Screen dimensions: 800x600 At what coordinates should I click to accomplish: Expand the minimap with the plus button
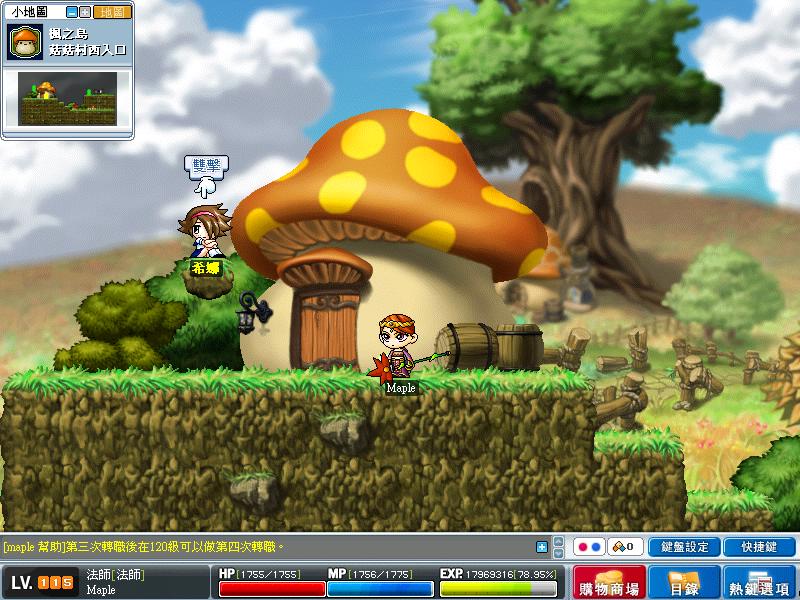83,12
